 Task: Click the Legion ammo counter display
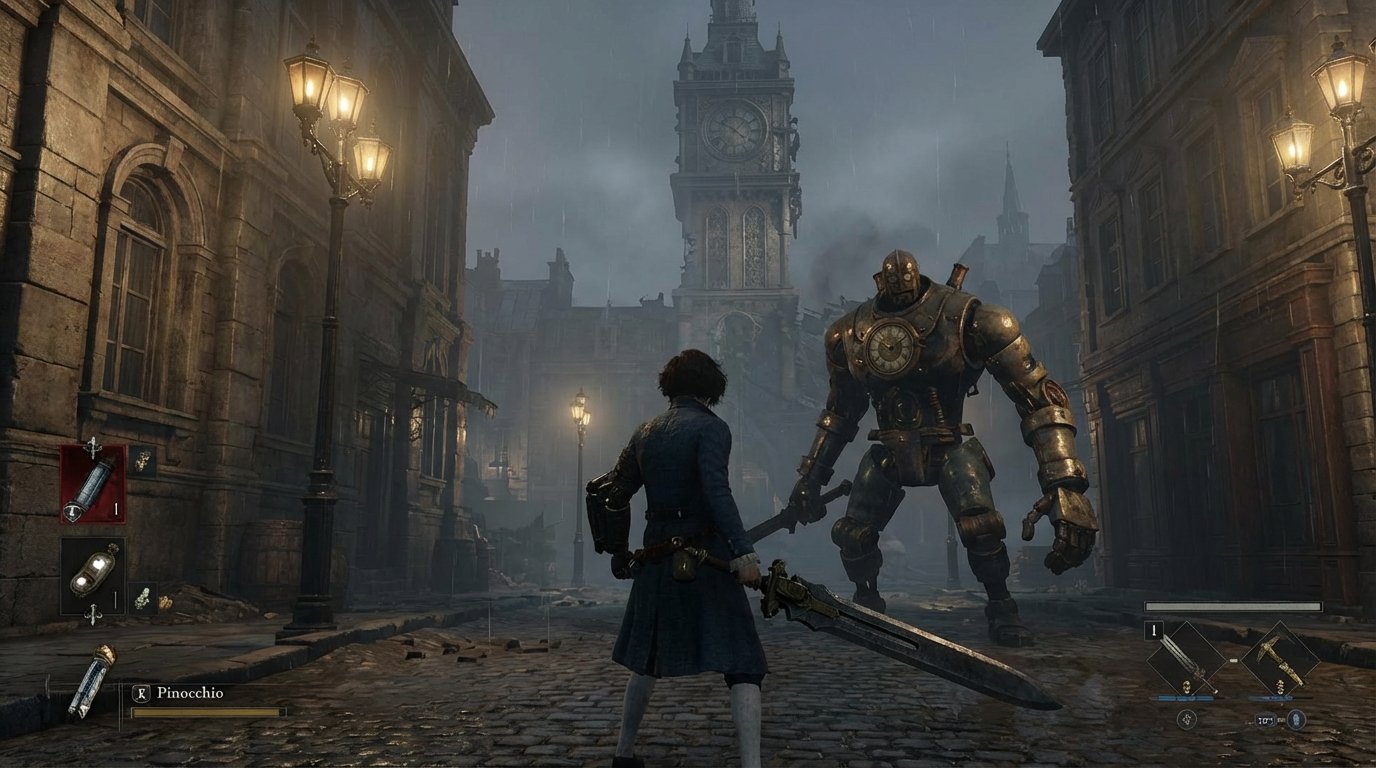1266,720
